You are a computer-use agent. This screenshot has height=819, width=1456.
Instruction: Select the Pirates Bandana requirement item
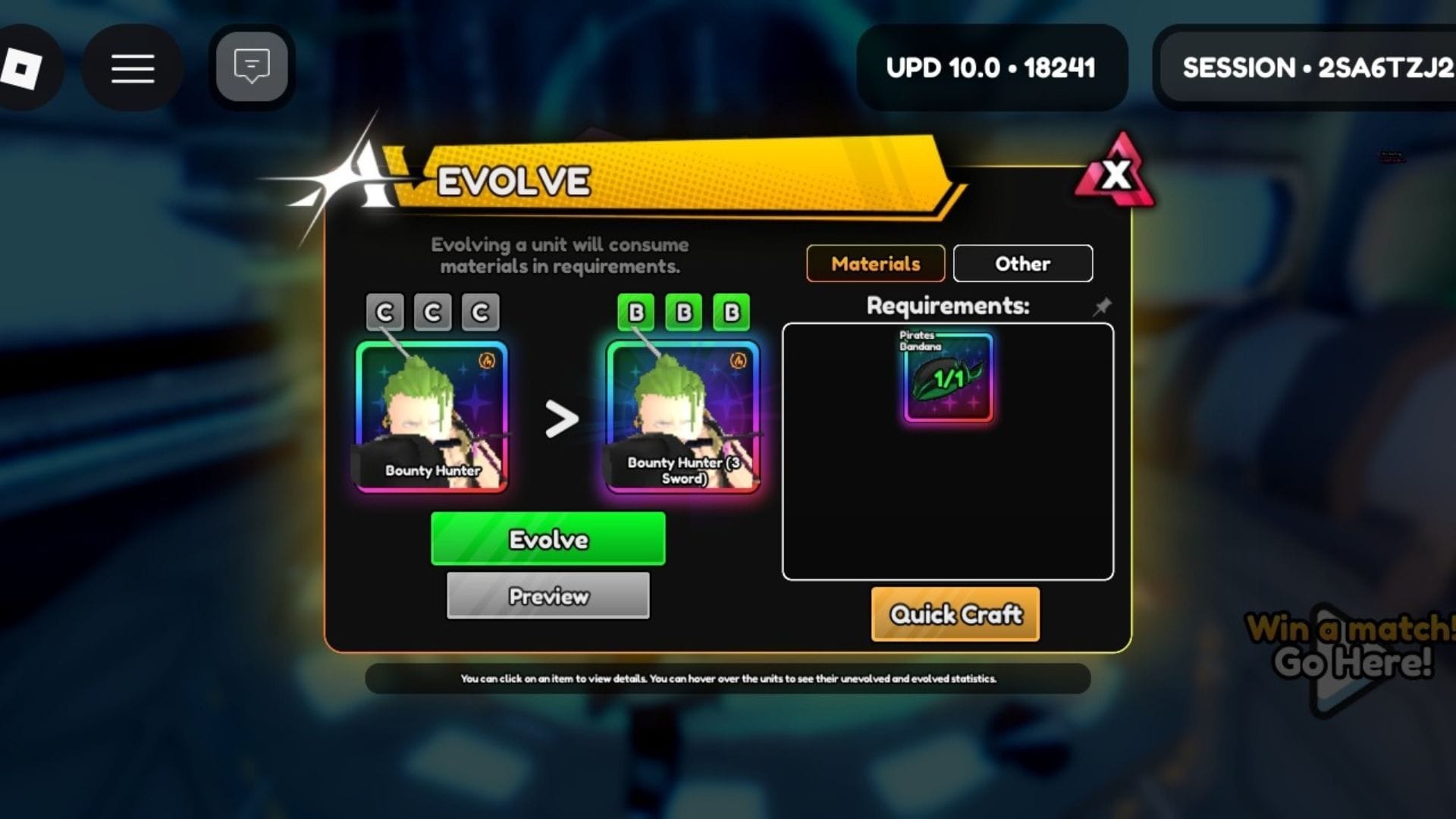tap(946, 378)
